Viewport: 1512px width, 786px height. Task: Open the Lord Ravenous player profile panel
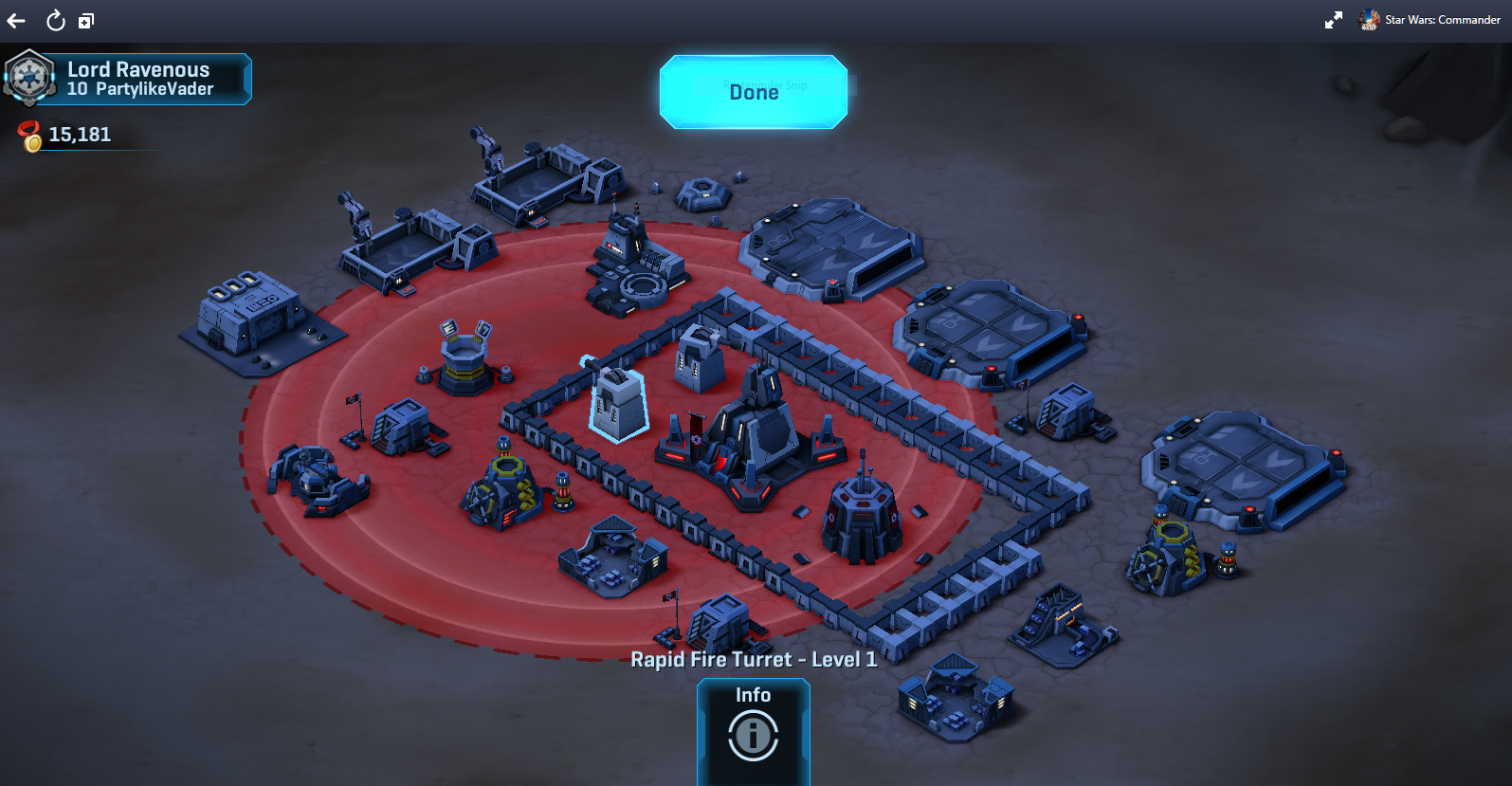(x=128, y=79)
